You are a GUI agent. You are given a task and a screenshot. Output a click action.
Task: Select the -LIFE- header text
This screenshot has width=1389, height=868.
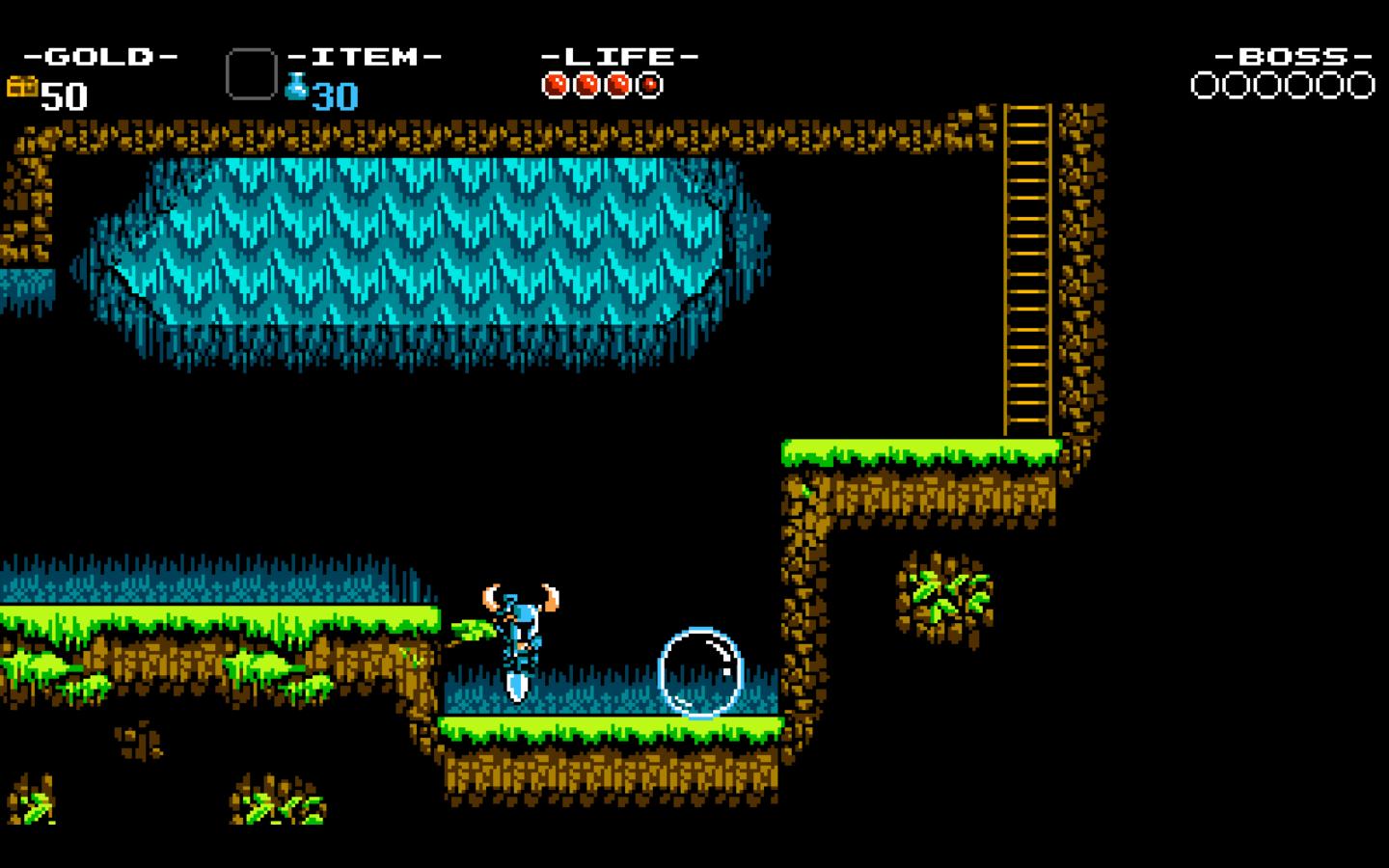617,55
